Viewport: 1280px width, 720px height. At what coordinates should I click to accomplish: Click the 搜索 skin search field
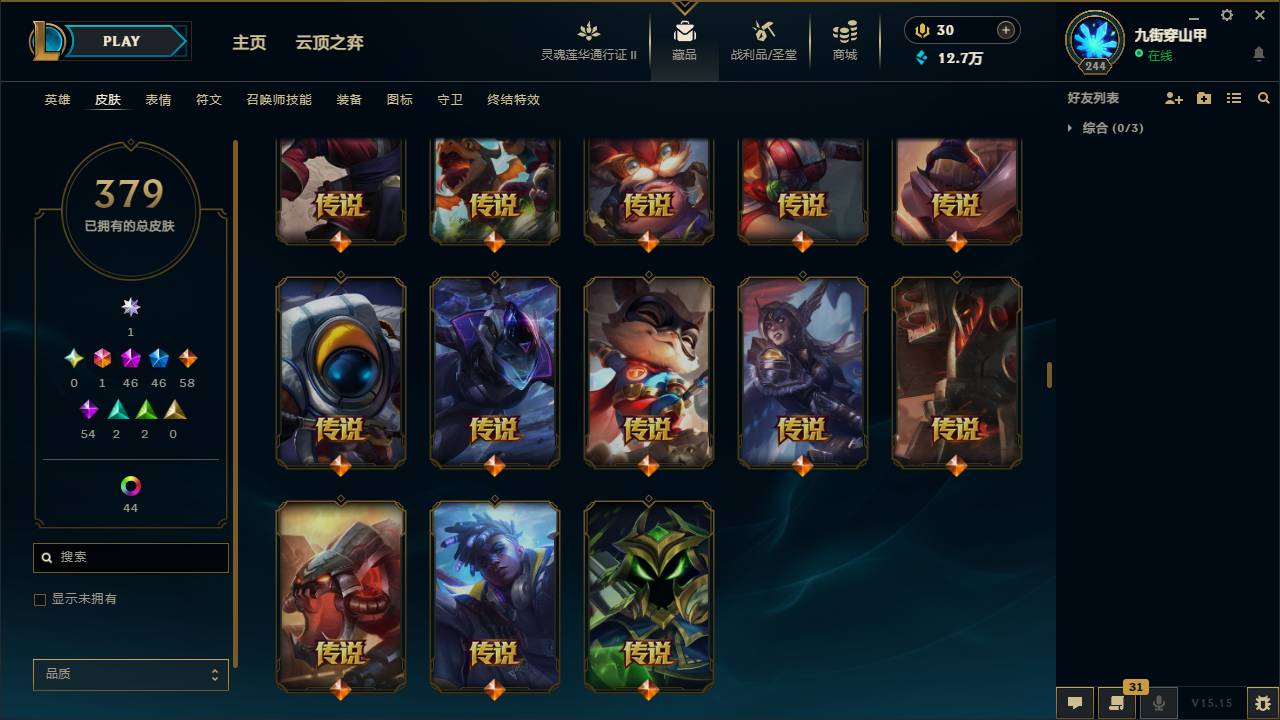click(130, 557)
